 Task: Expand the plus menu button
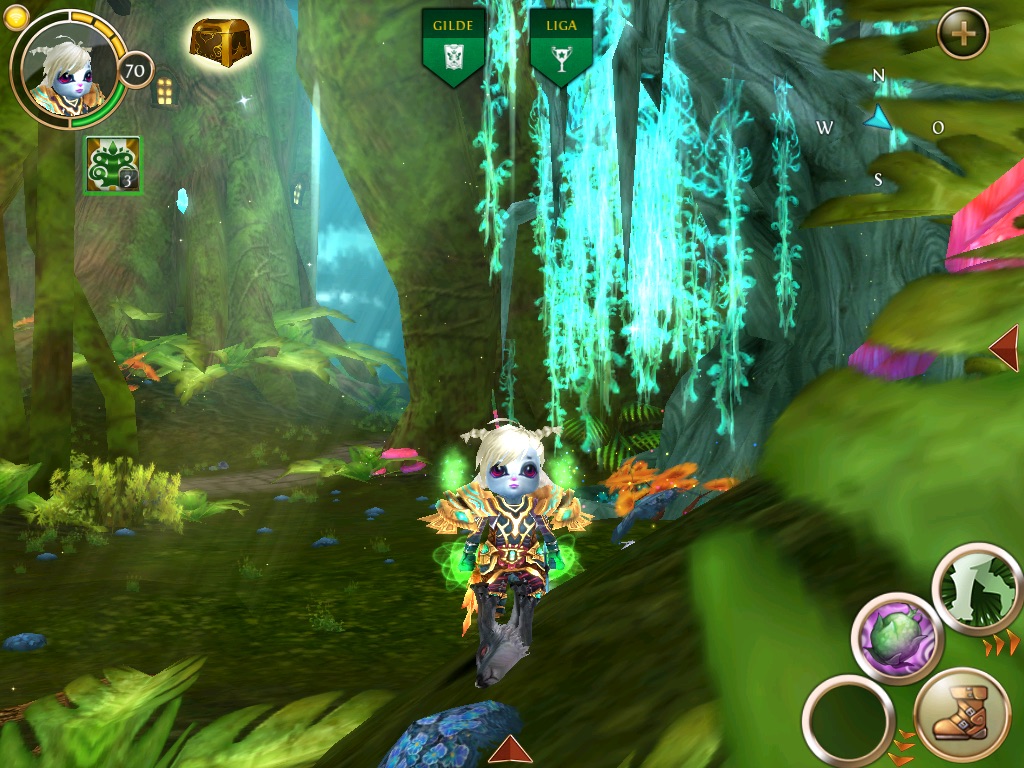(x=963, y=34)
